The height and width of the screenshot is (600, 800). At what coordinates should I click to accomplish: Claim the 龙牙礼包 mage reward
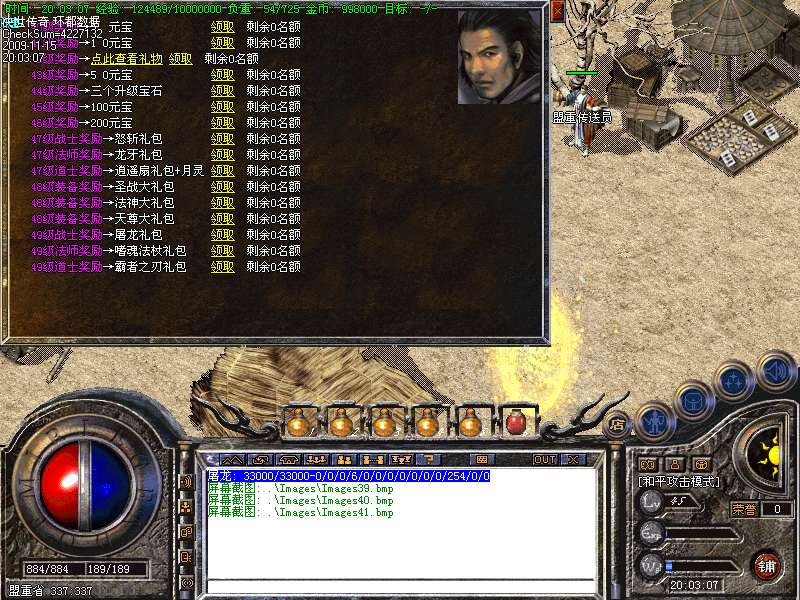[x=222, y=155]
